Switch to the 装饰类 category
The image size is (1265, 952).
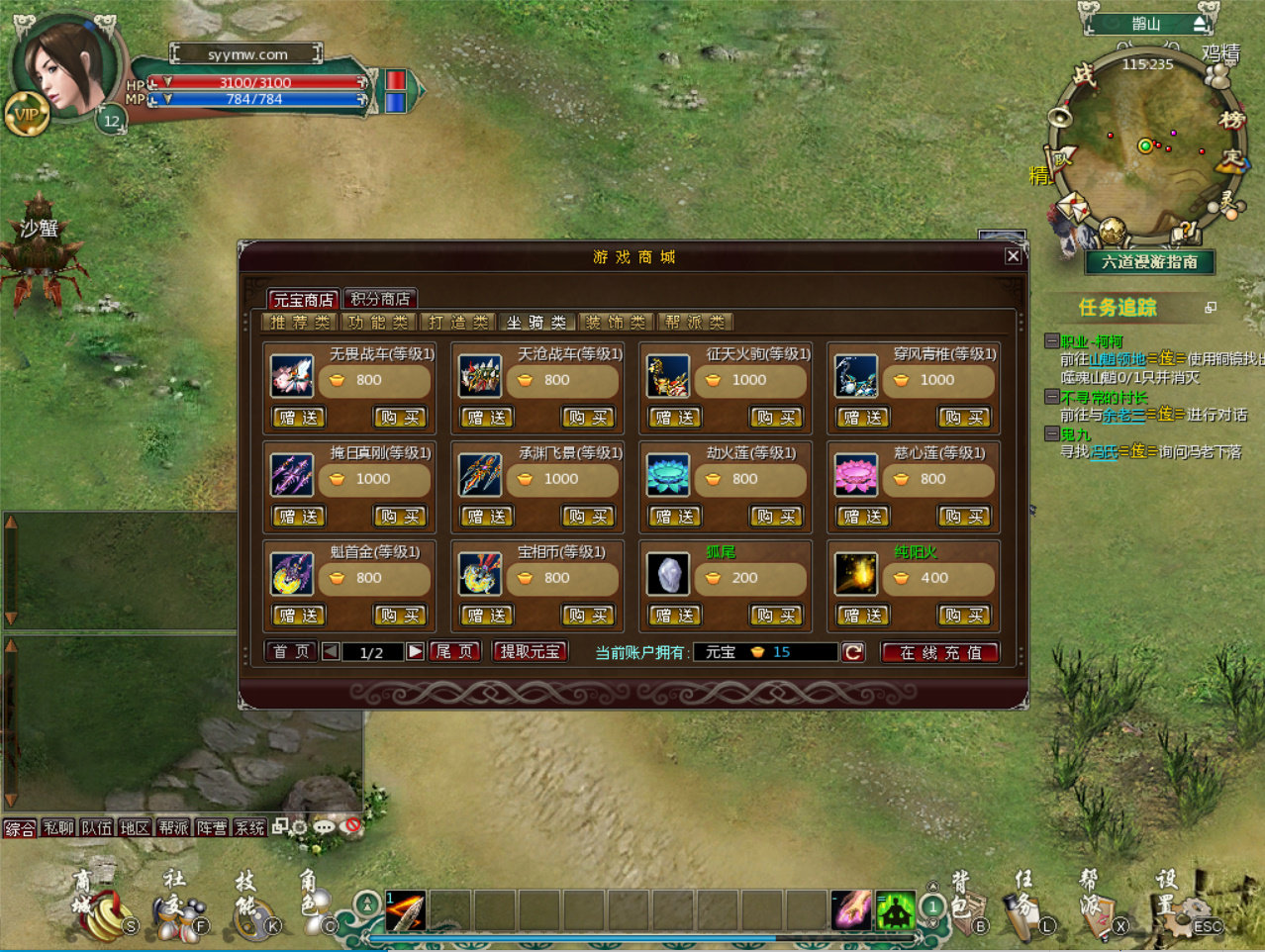pos(615,323)
